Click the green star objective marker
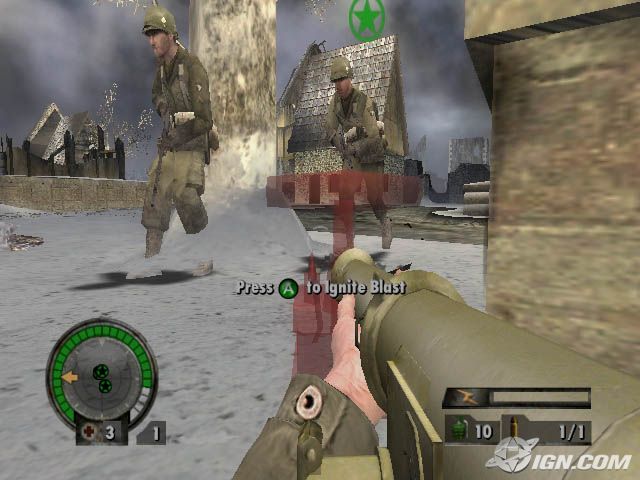The height and width of the screenshot is (480, 640). [x=367, y=19]
